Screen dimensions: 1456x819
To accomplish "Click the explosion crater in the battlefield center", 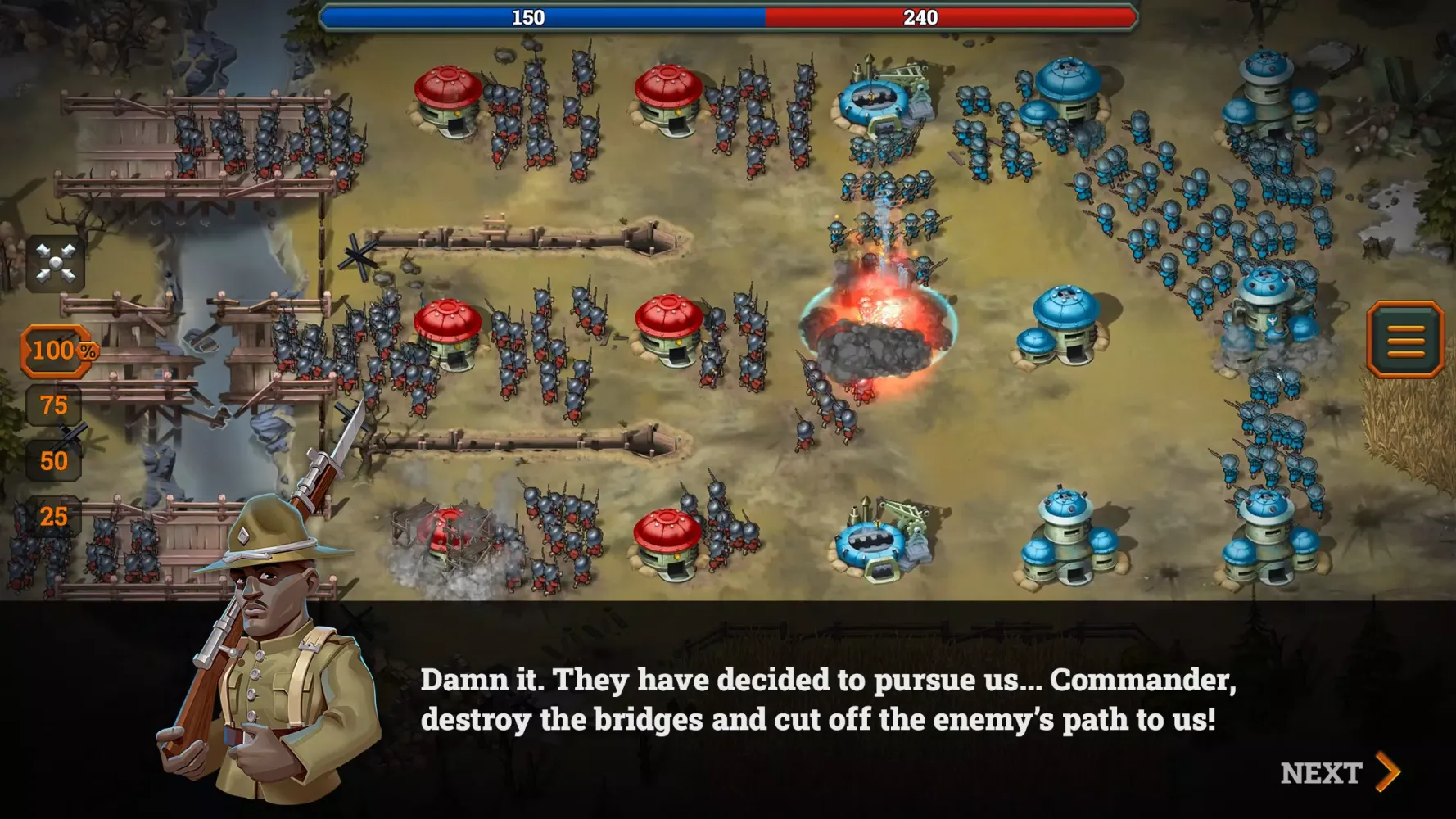I will click(872, 344).
